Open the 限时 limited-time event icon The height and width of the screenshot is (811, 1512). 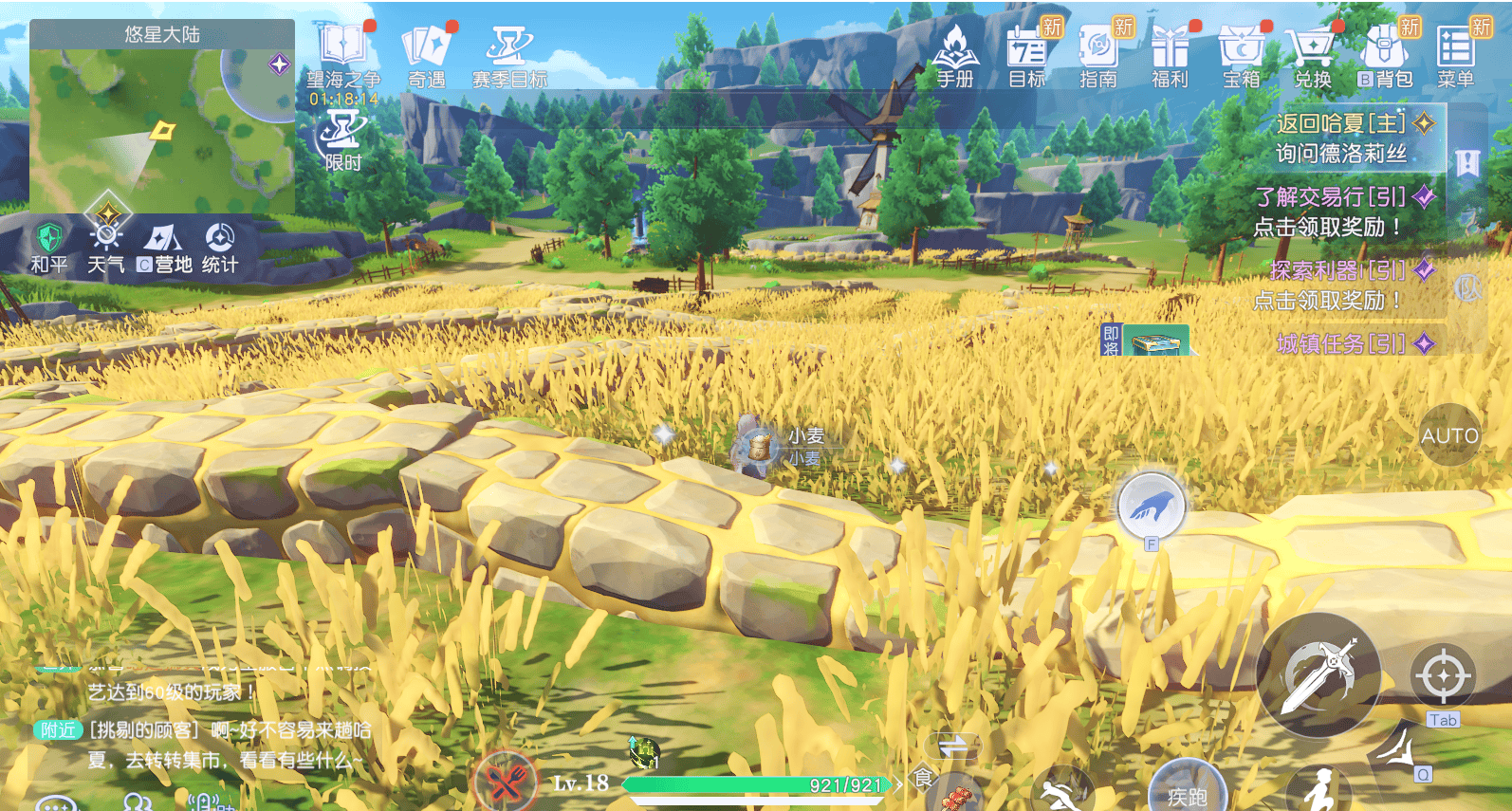click(x=342, y=138)
